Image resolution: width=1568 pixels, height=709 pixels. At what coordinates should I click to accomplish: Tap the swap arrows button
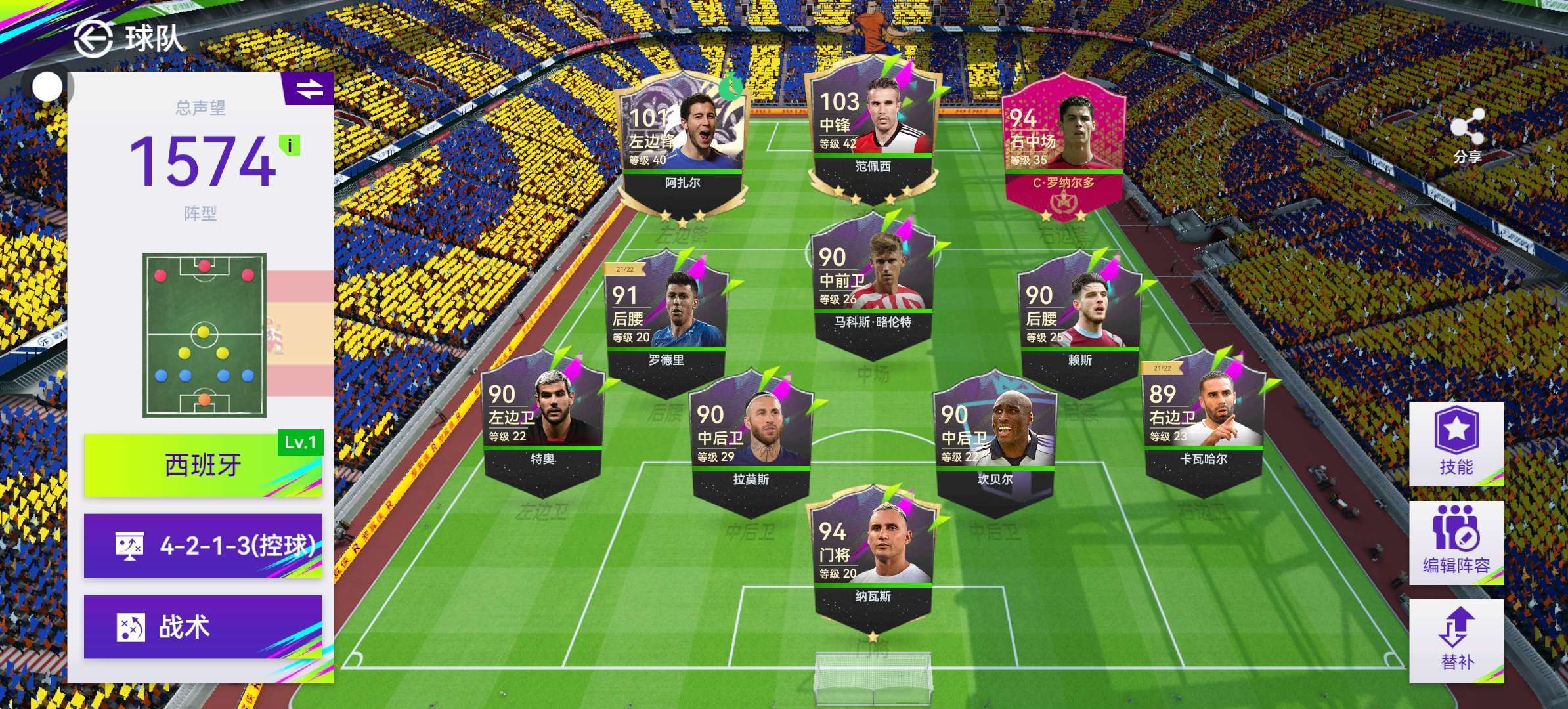[x=308, y=89]
